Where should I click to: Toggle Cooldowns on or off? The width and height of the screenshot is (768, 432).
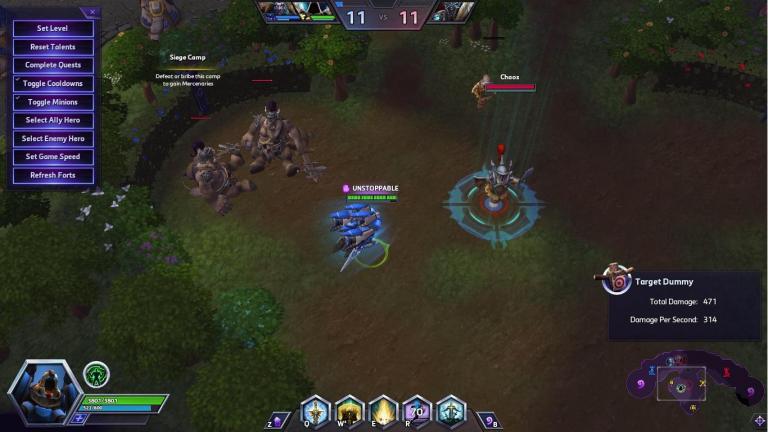(x=52, y=83)
